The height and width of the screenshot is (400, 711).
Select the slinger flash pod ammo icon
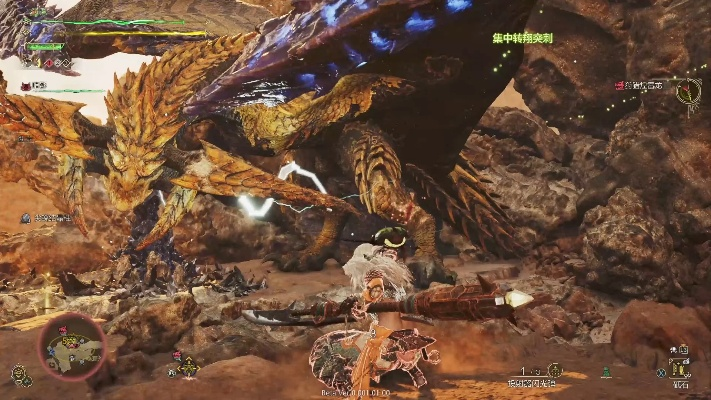pyautogui.click(x=555, y=370)
